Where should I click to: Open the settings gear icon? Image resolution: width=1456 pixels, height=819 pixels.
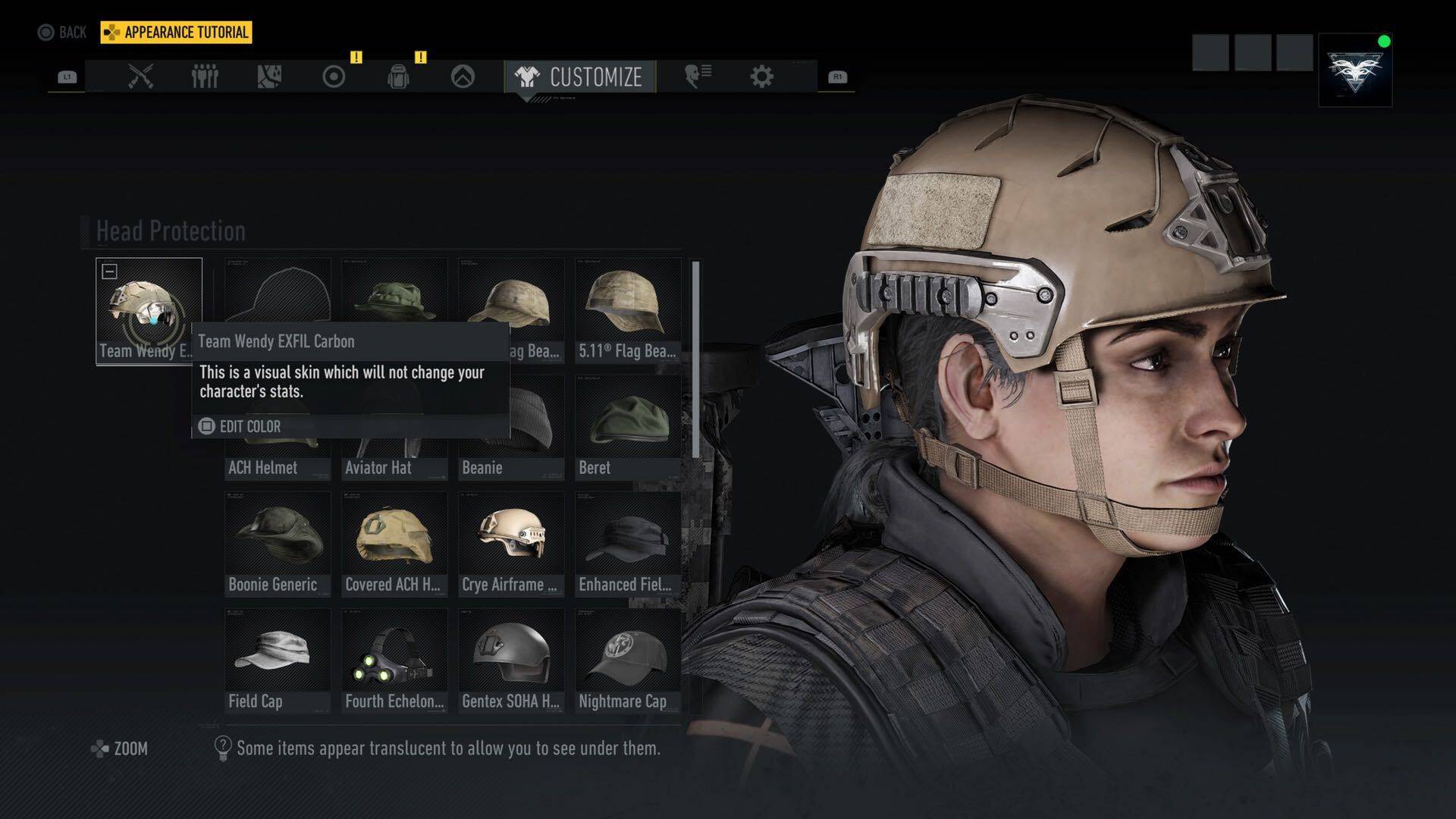click(x=761, y=74)
